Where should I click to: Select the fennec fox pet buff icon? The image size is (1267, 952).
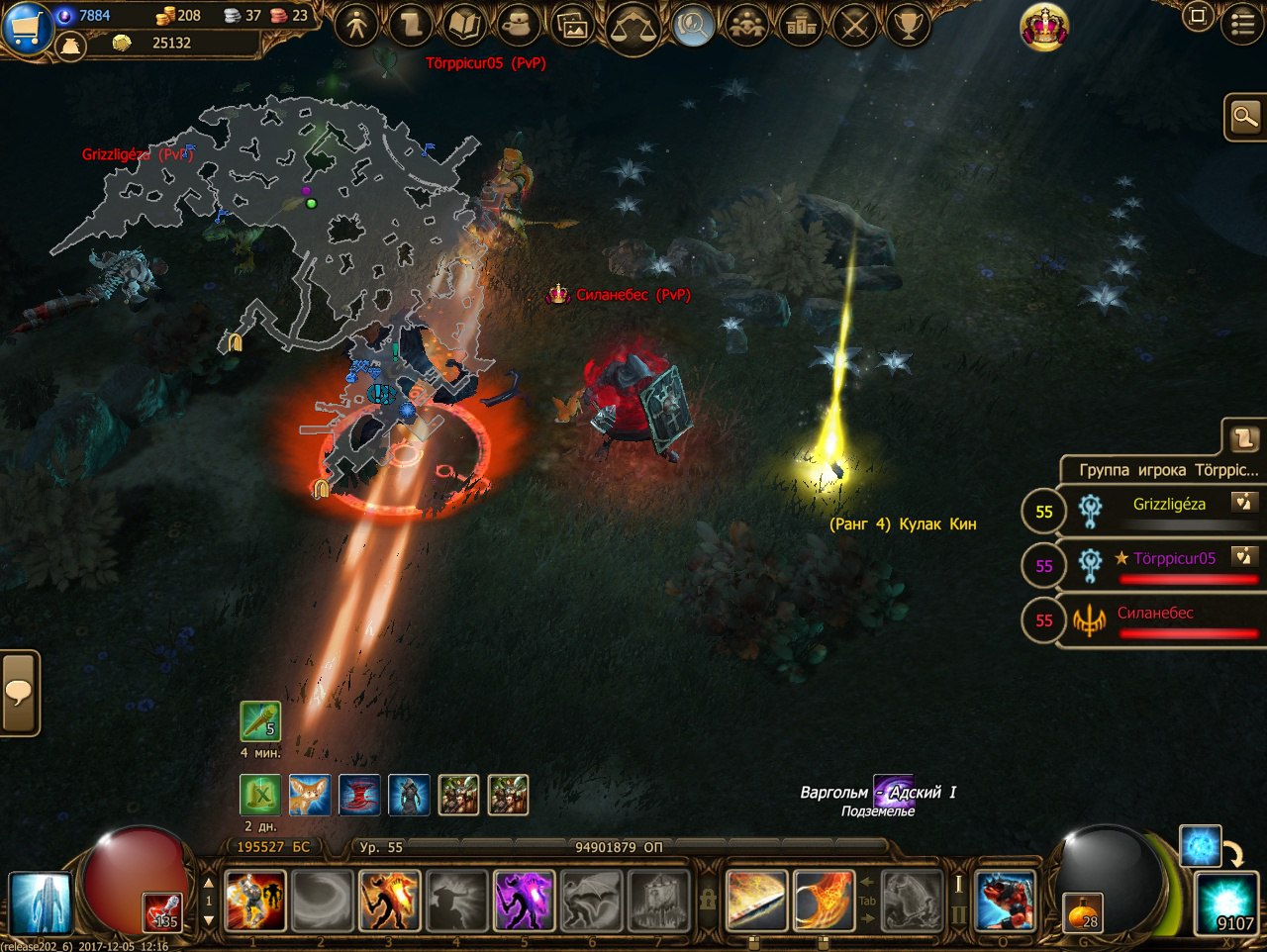pos(310,795)
